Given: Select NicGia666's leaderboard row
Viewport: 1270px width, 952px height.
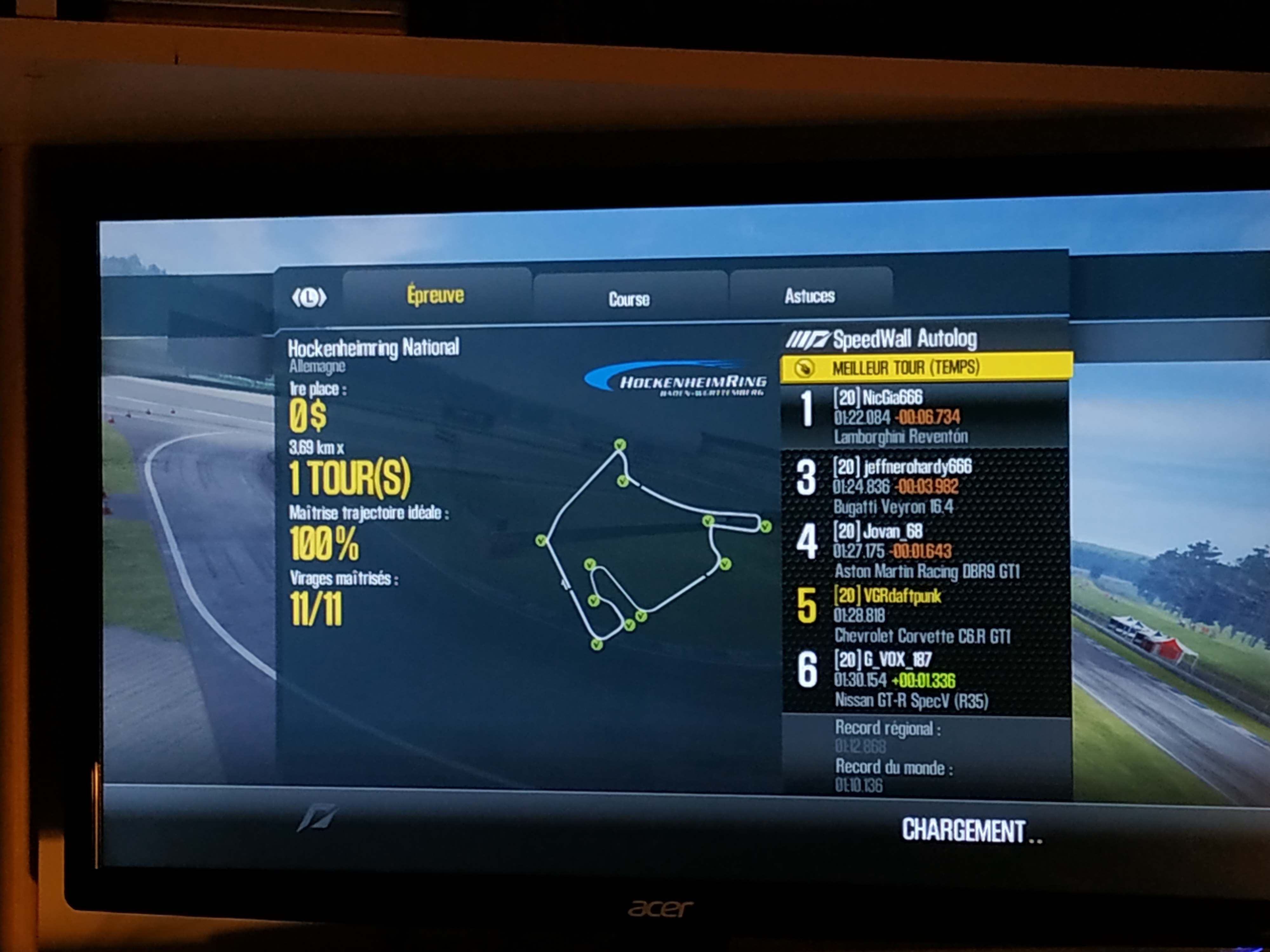Looking at the screenshot, I should 926,417.
